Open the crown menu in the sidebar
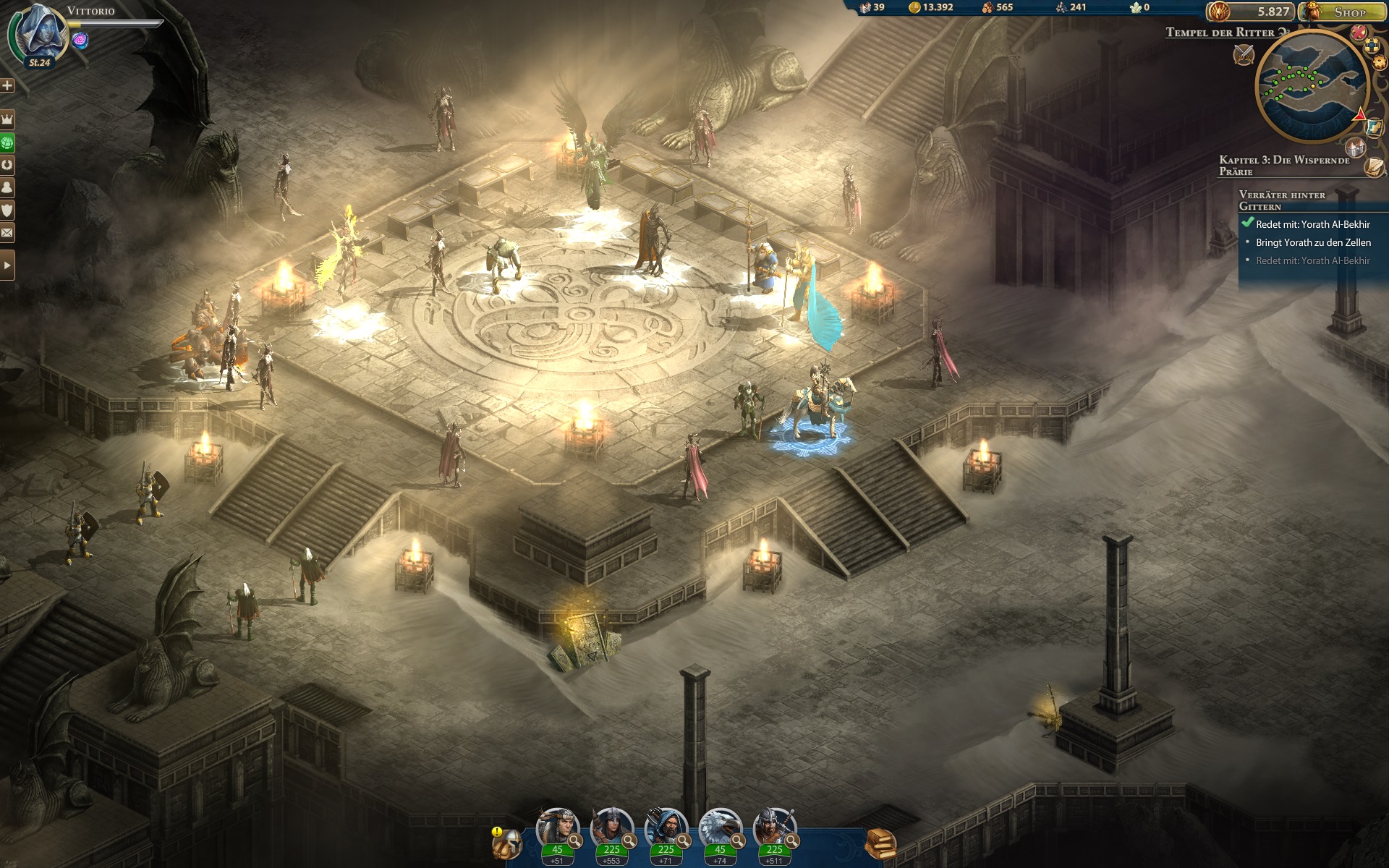1389x868 pixels. point(7,119)
